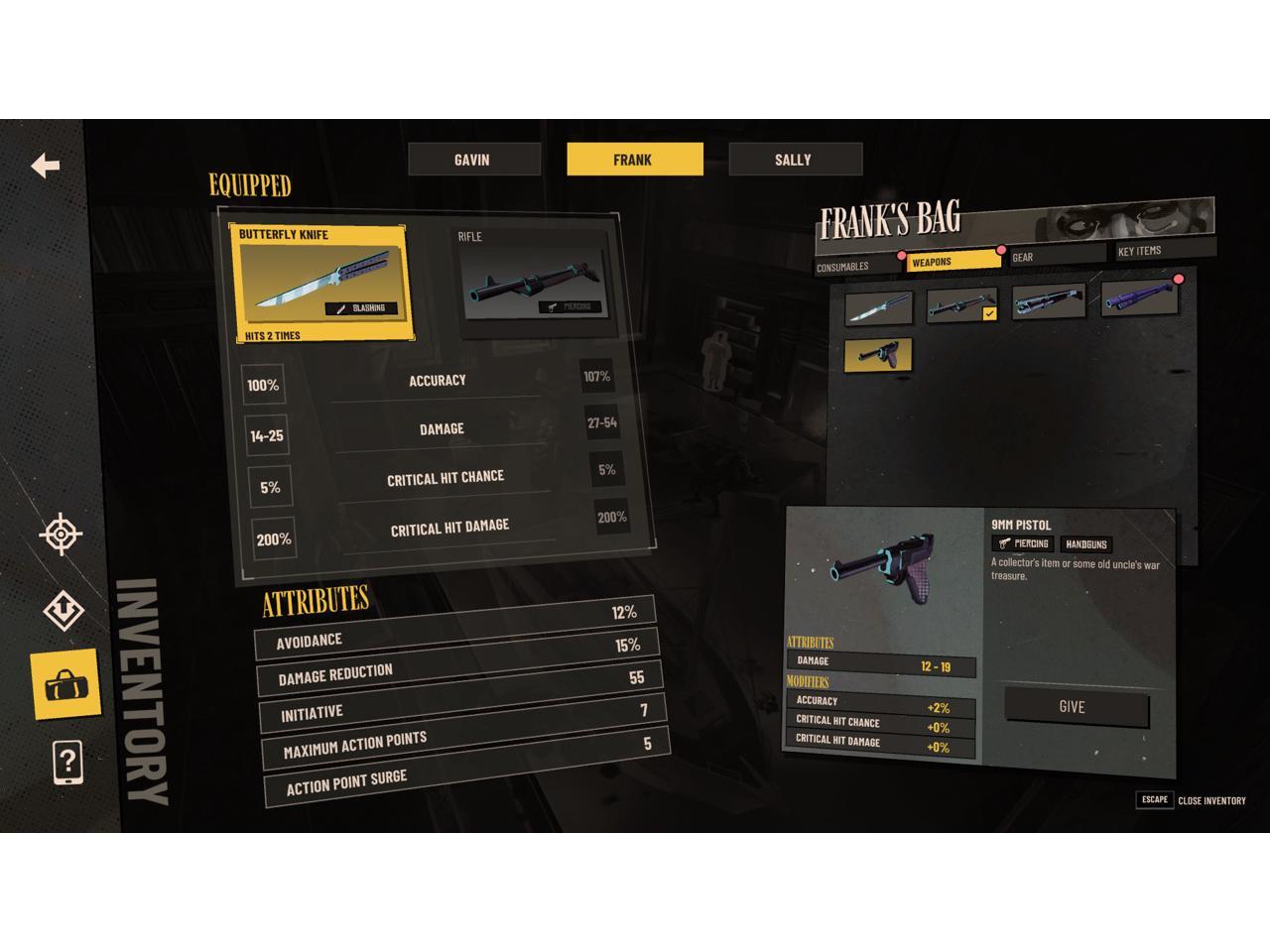Select the Frank character tab
The height and width of the screenshot is (952, 1270).
(x=634, y=160)
